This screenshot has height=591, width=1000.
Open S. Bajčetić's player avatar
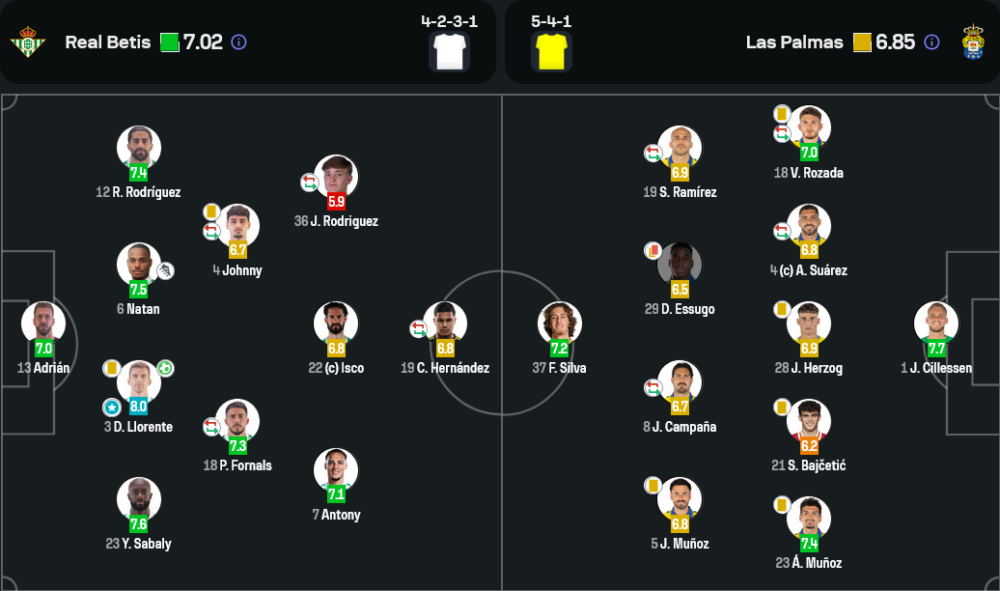tap(808, 421)
